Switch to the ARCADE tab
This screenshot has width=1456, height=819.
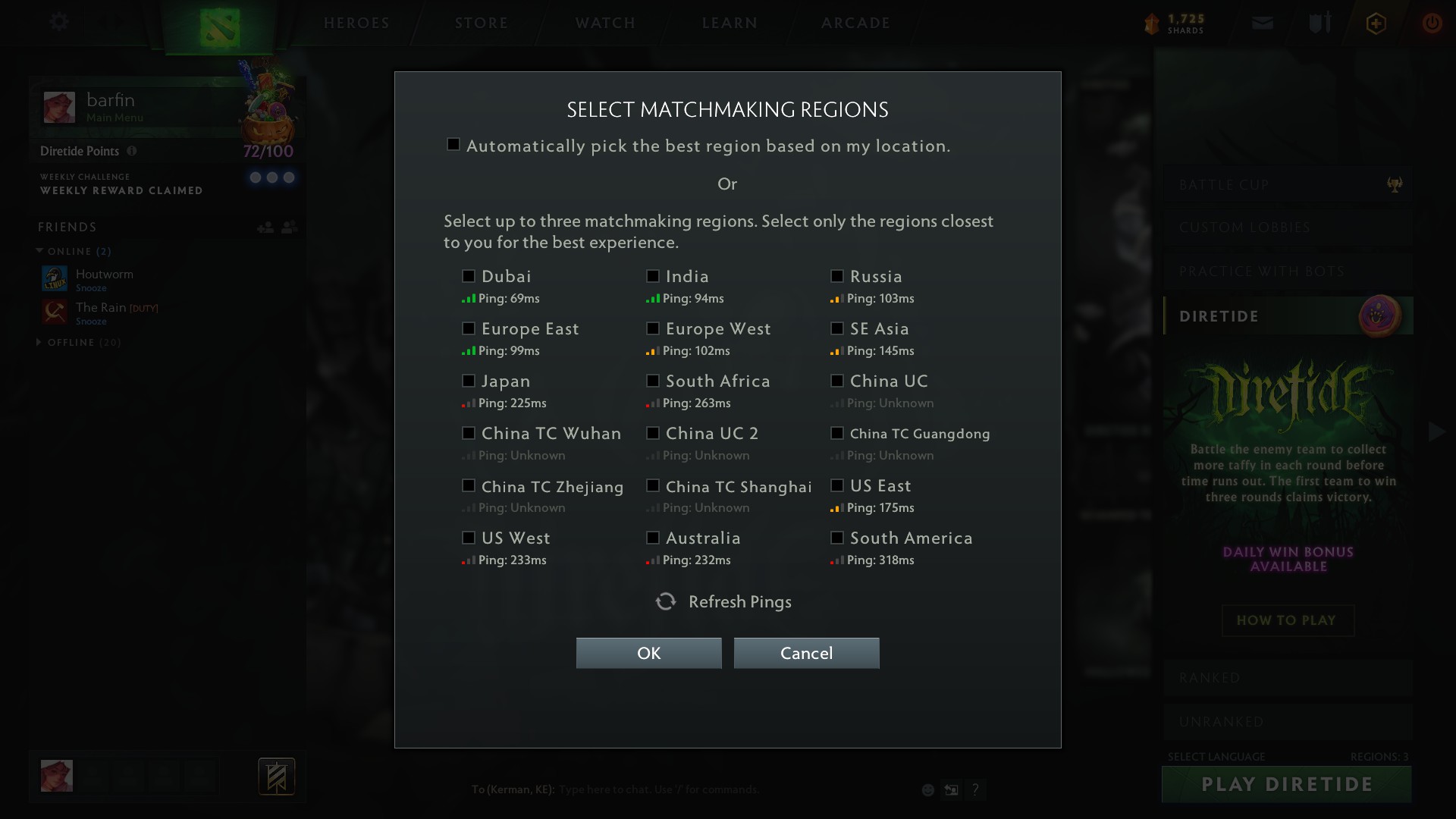[x=855, y=23]
